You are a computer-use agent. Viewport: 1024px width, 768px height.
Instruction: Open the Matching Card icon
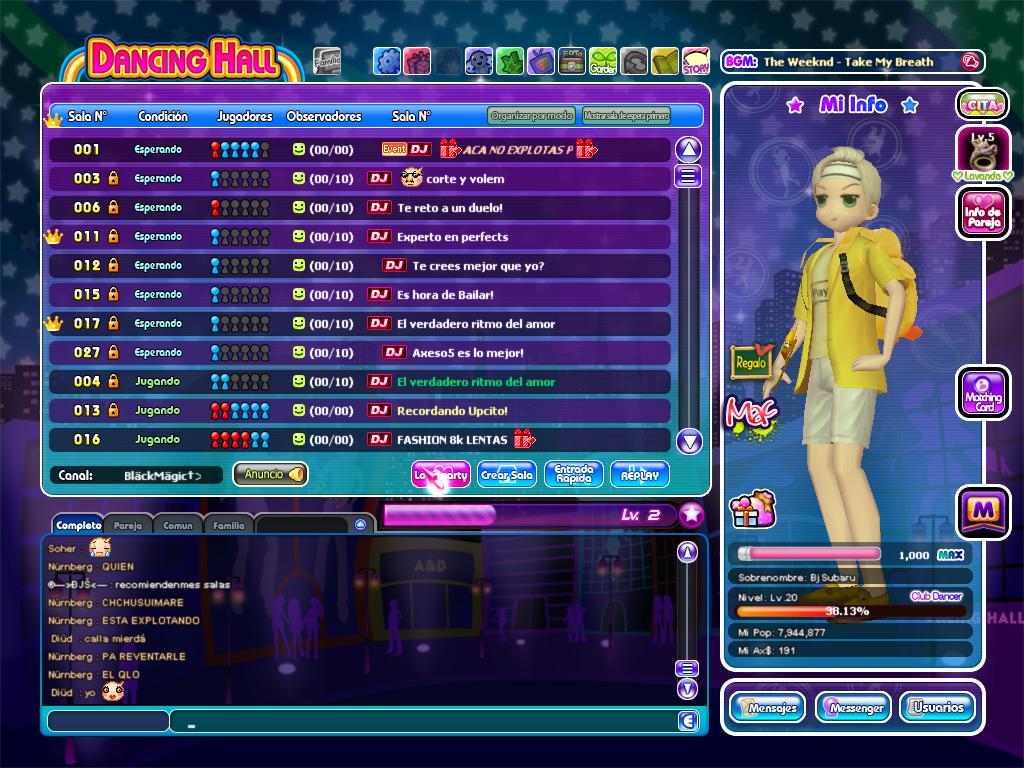tap(982, 392)
